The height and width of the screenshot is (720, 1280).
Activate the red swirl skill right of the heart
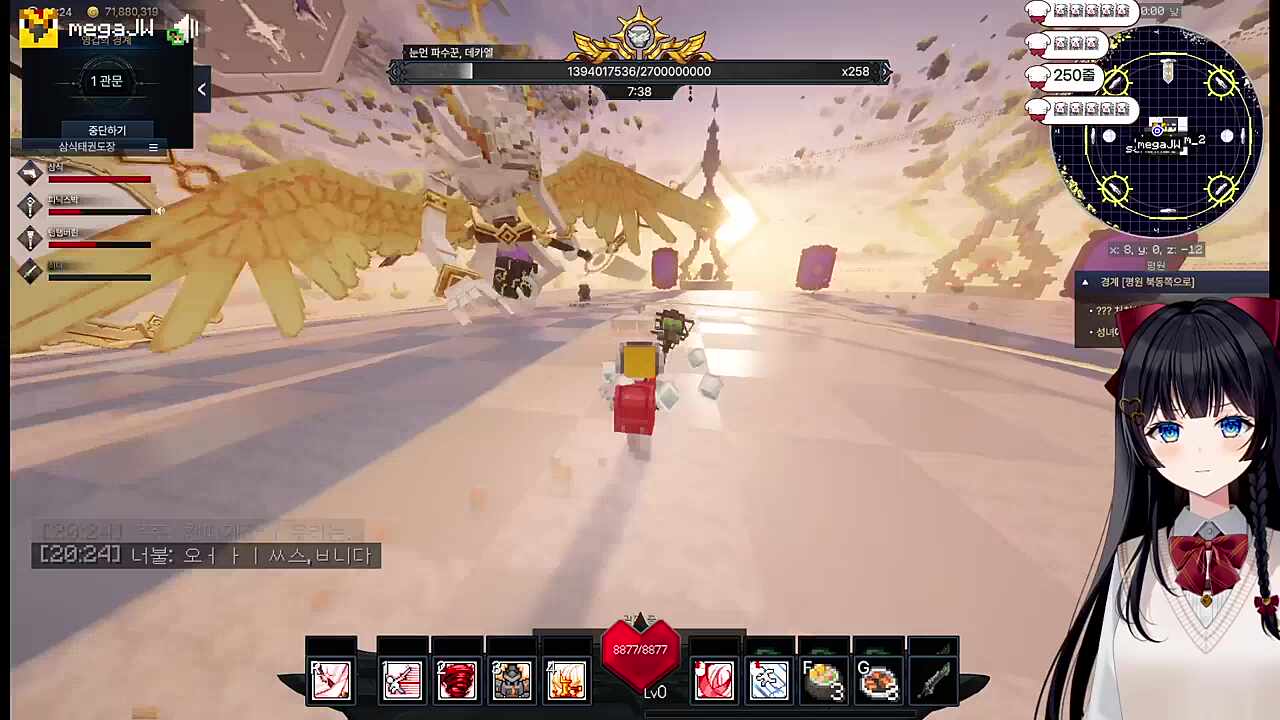point(714,680)
